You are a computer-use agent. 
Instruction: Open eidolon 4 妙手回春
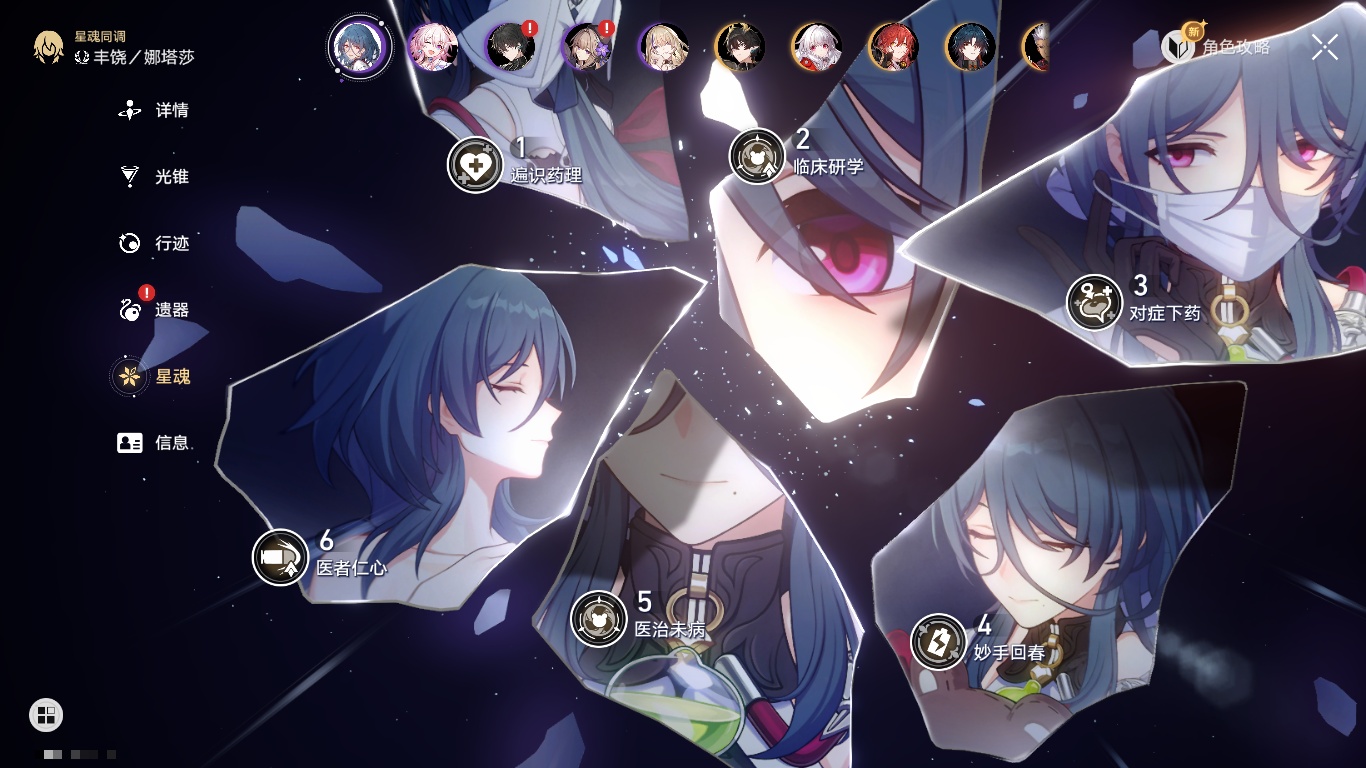tap(938, 642)
